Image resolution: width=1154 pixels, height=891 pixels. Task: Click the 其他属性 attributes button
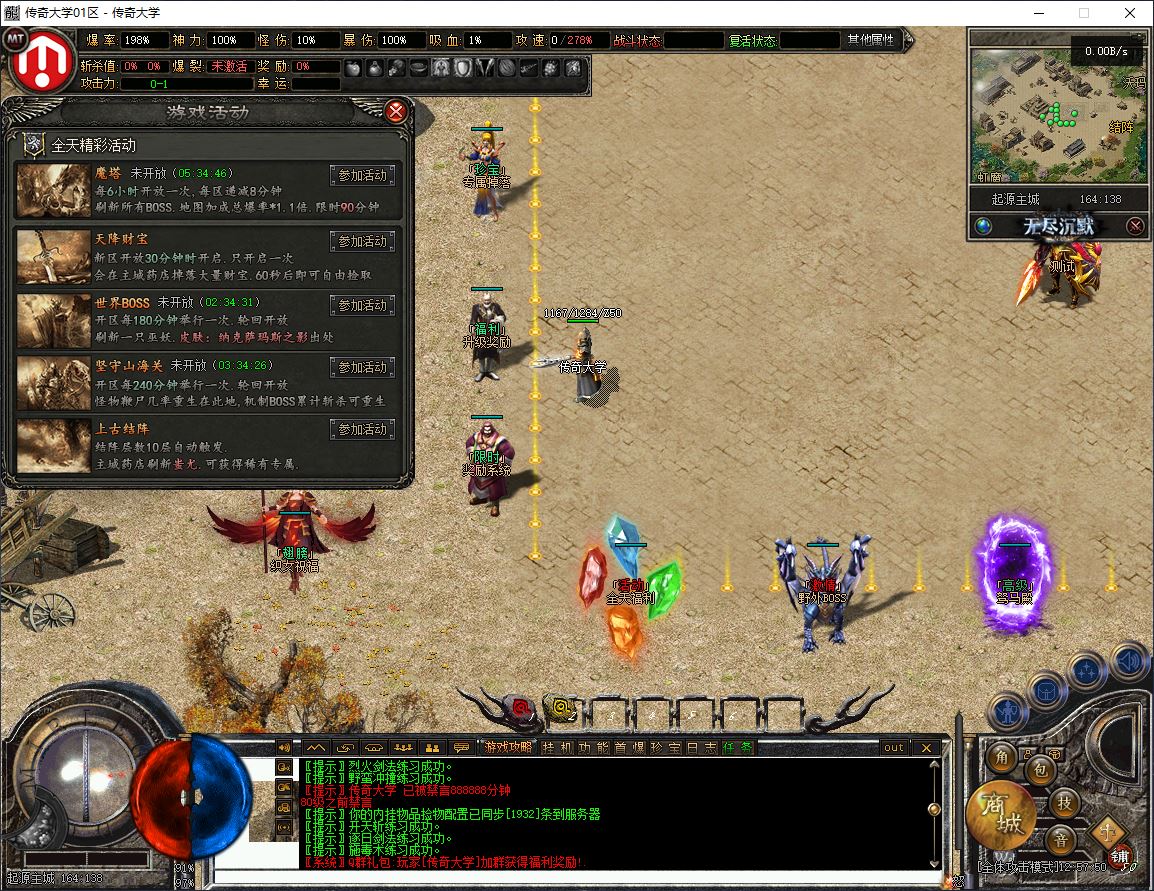click(x=871, y=40)
